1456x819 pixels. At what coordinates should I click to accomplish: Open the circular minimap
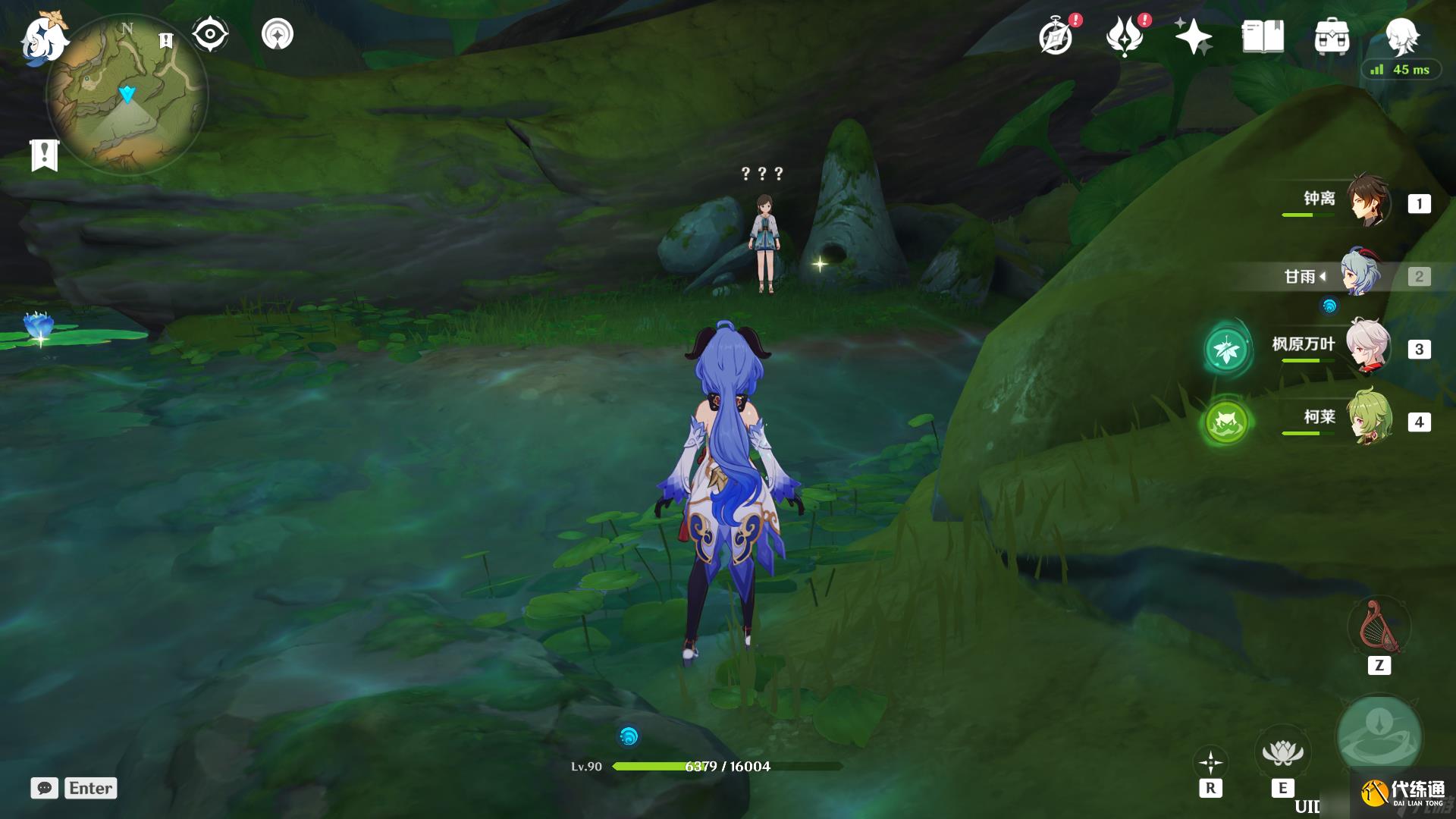[127, 95]
